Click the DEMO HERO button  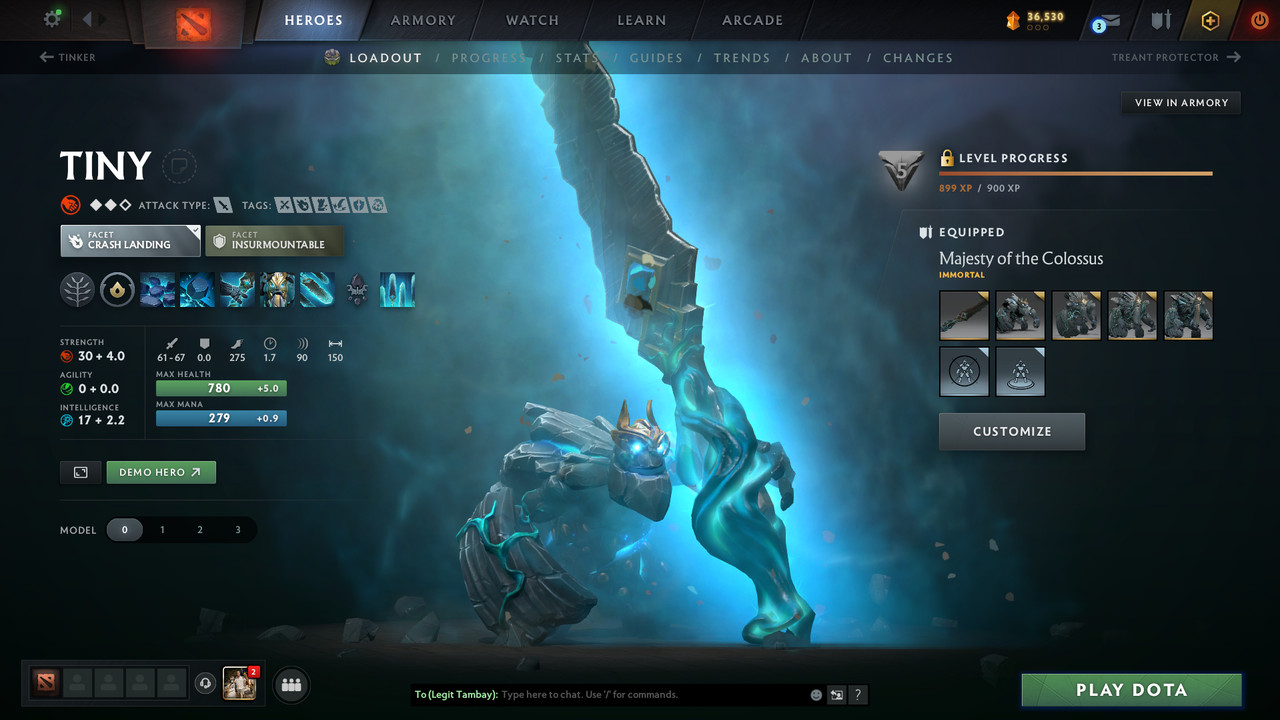click(x=161, y=471)
